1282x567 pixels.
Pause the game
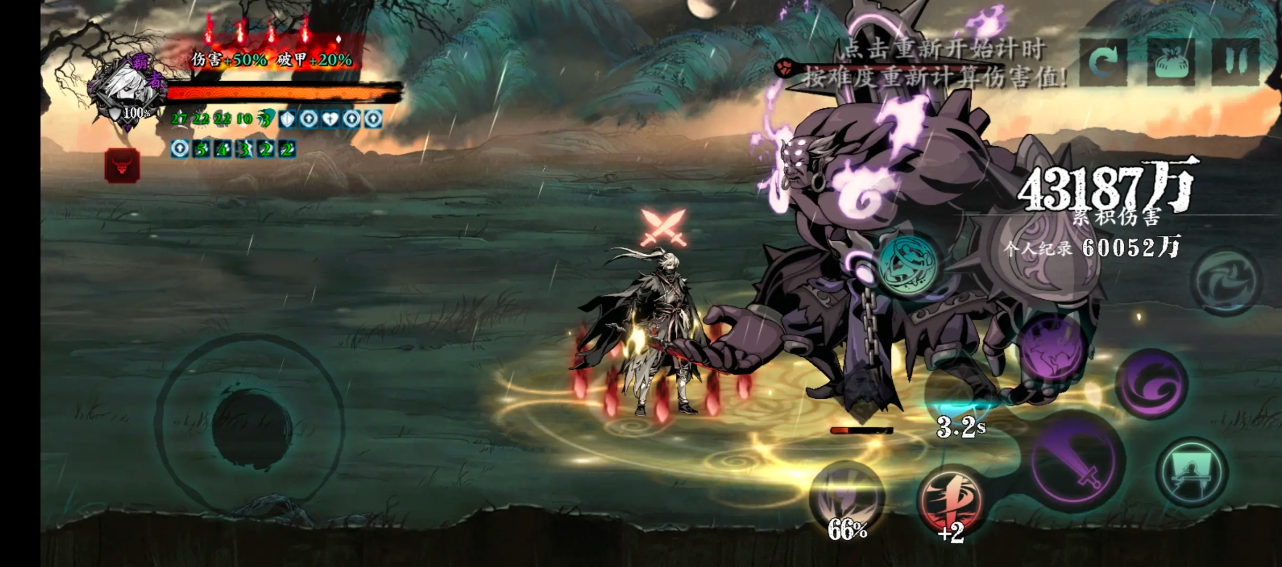pos(1235,63)
